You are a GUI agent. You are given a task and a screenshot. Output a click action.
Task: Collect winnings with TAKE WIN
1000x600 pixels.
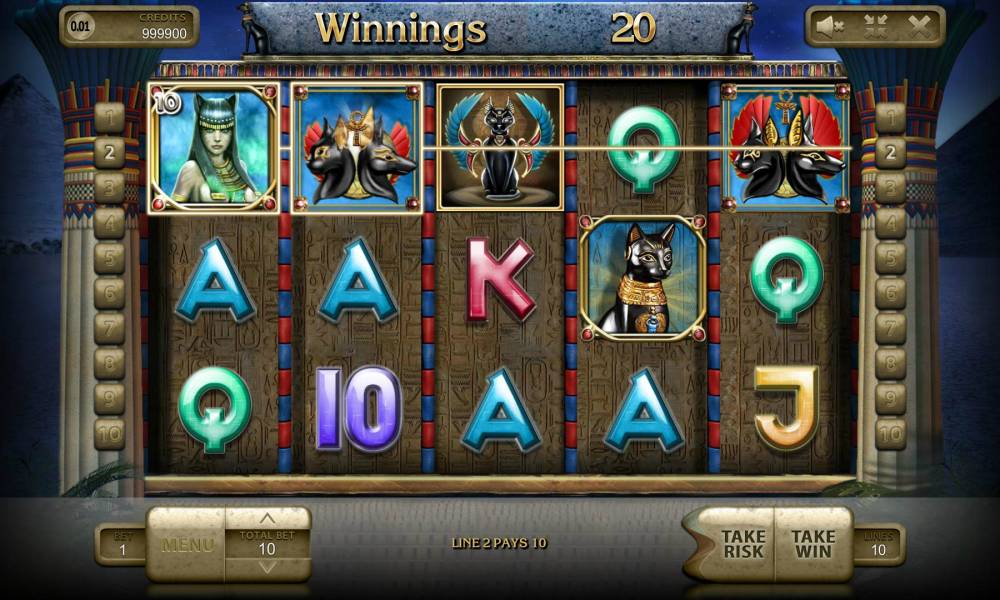[813, 544]
